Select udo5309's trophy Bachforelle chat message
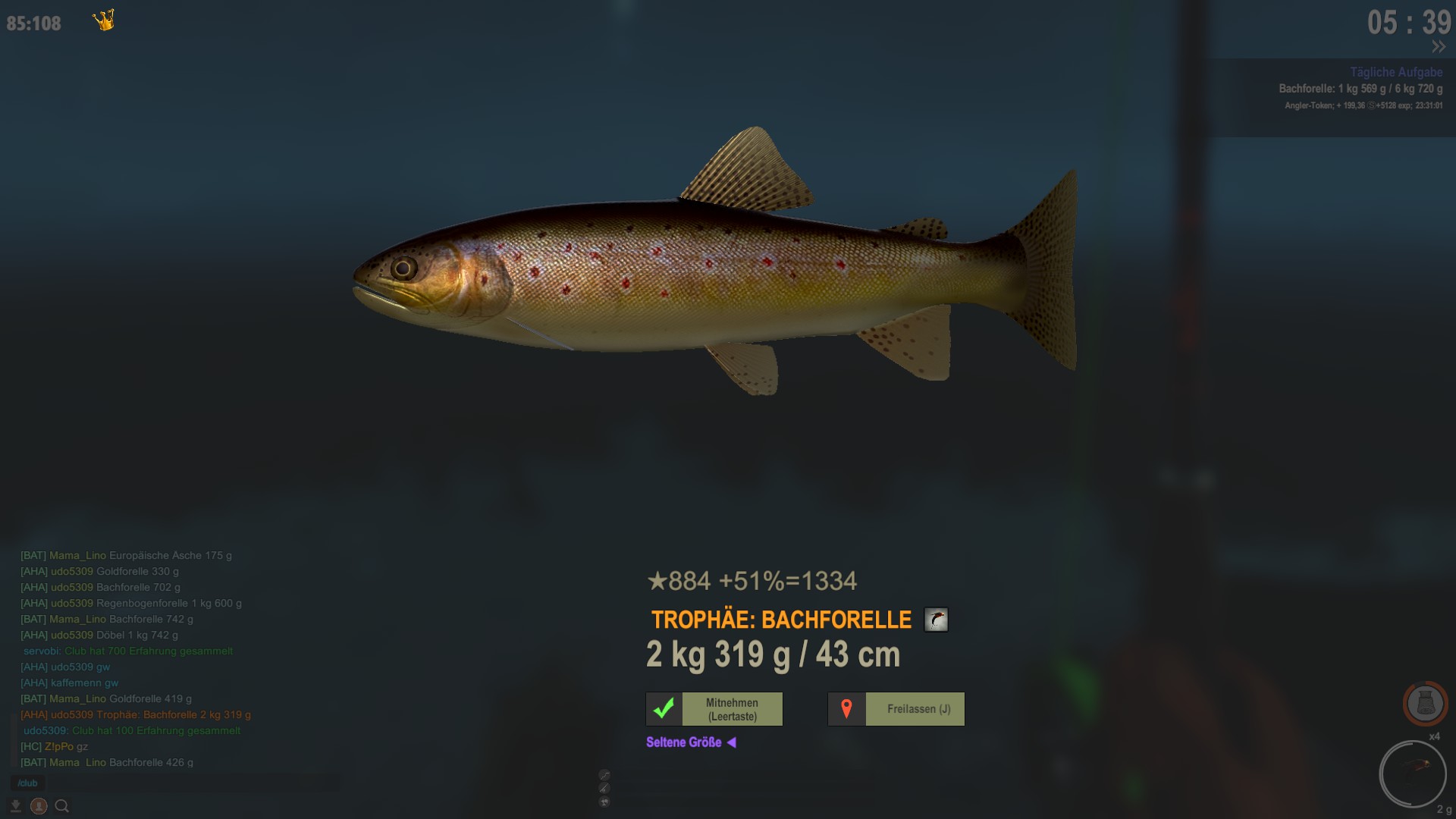The height and width of the screenshot is (819, 1456). click(x=136, y=714)
